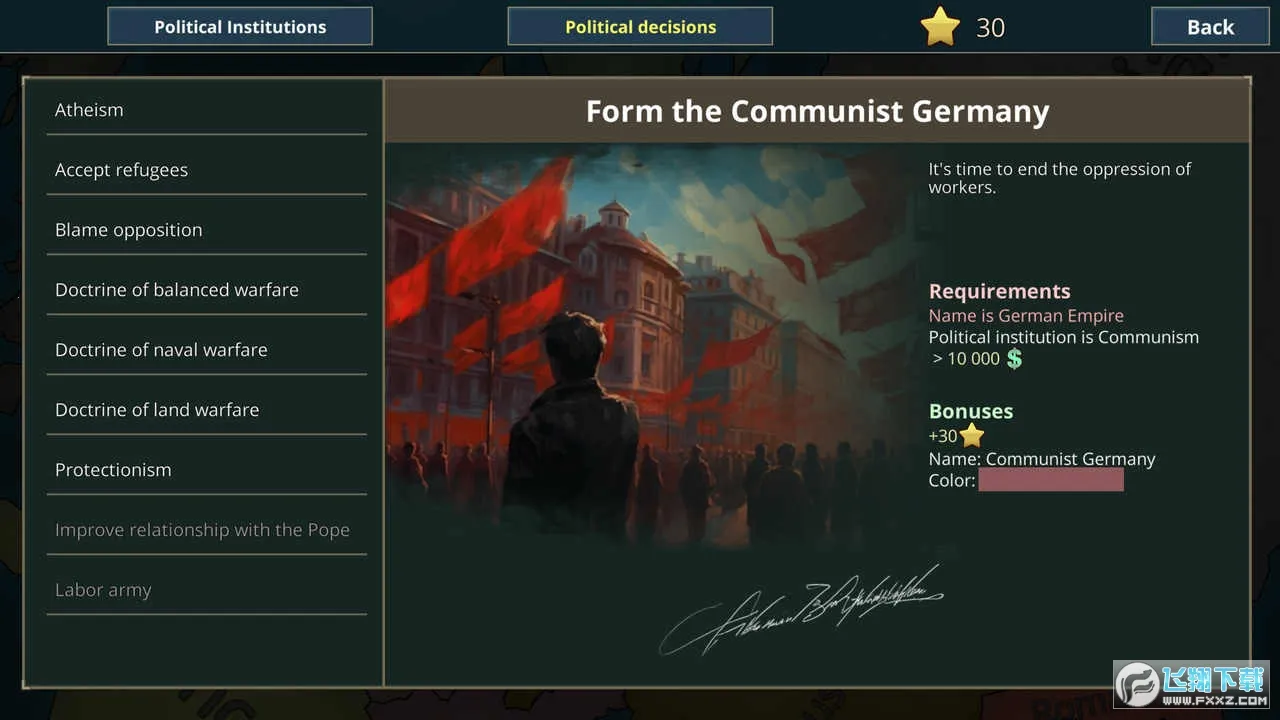Screen dimensions: 1280x720
Task: Select Doctrine of balanced warfare
Action: (206, 290)
